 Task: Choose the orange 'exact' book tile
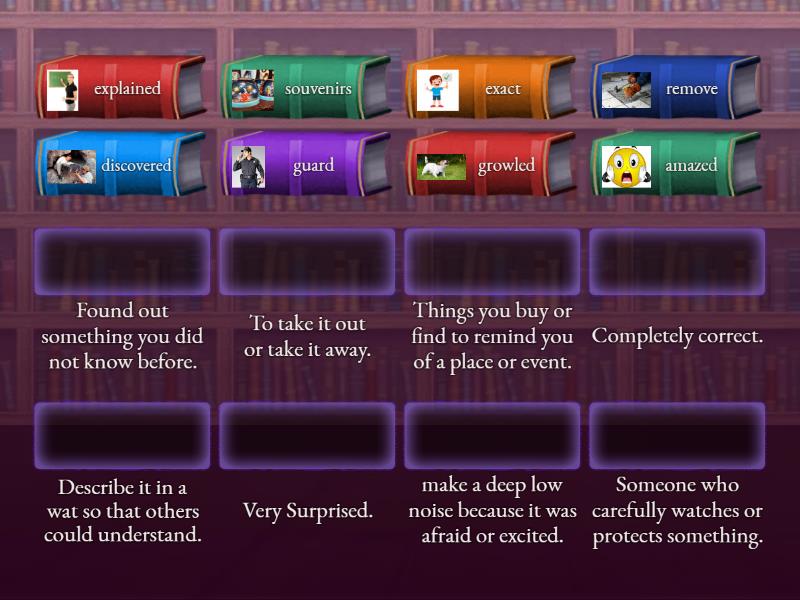click(x=491, y=89)
